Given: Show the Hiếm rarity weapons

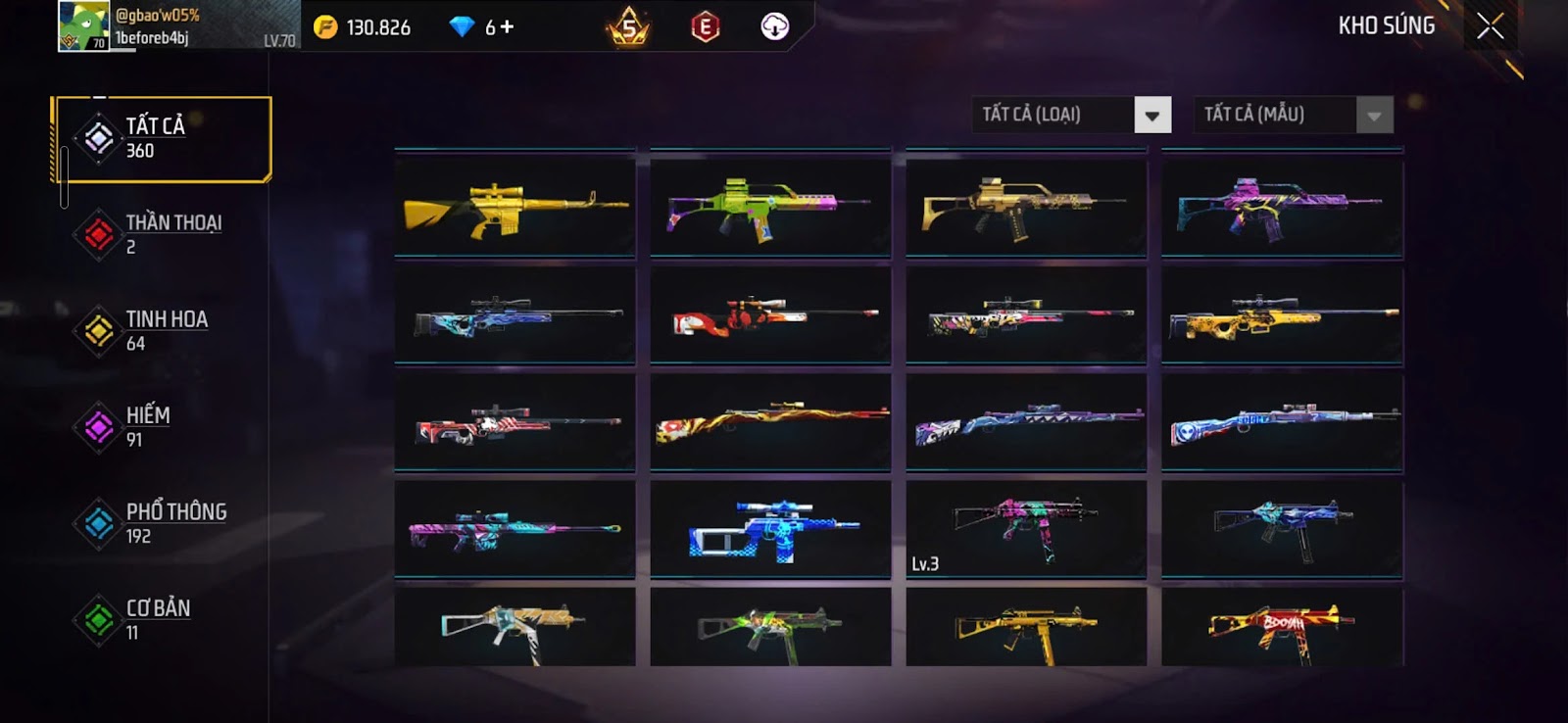Looking at the screenshot, I should (x=163, y=426).
